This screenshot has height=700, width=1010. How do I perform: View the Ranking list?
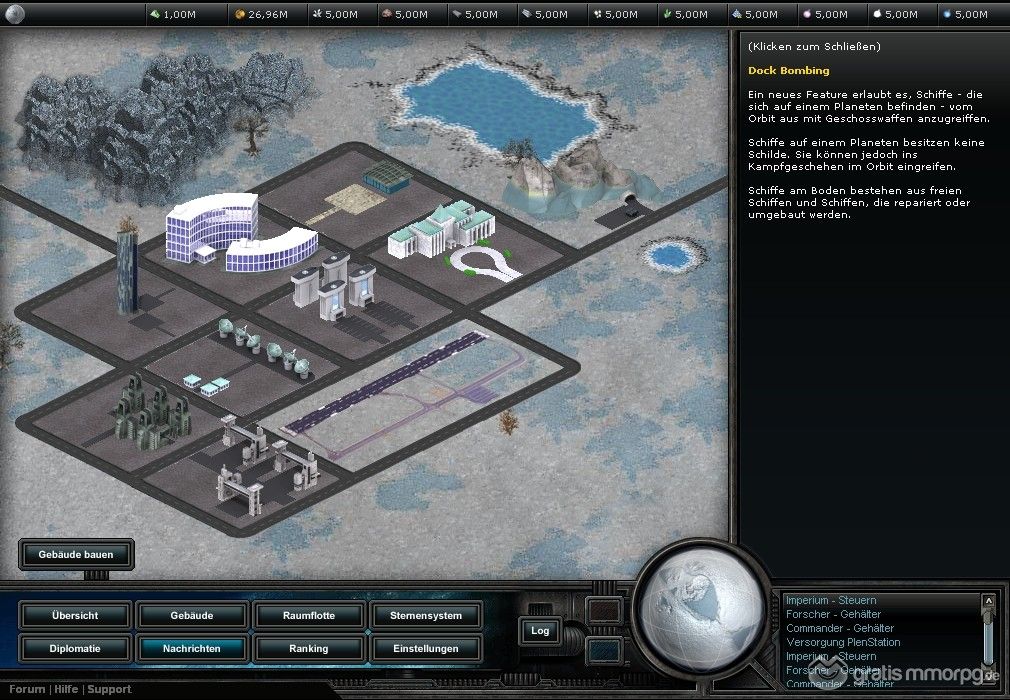[308, 648]
